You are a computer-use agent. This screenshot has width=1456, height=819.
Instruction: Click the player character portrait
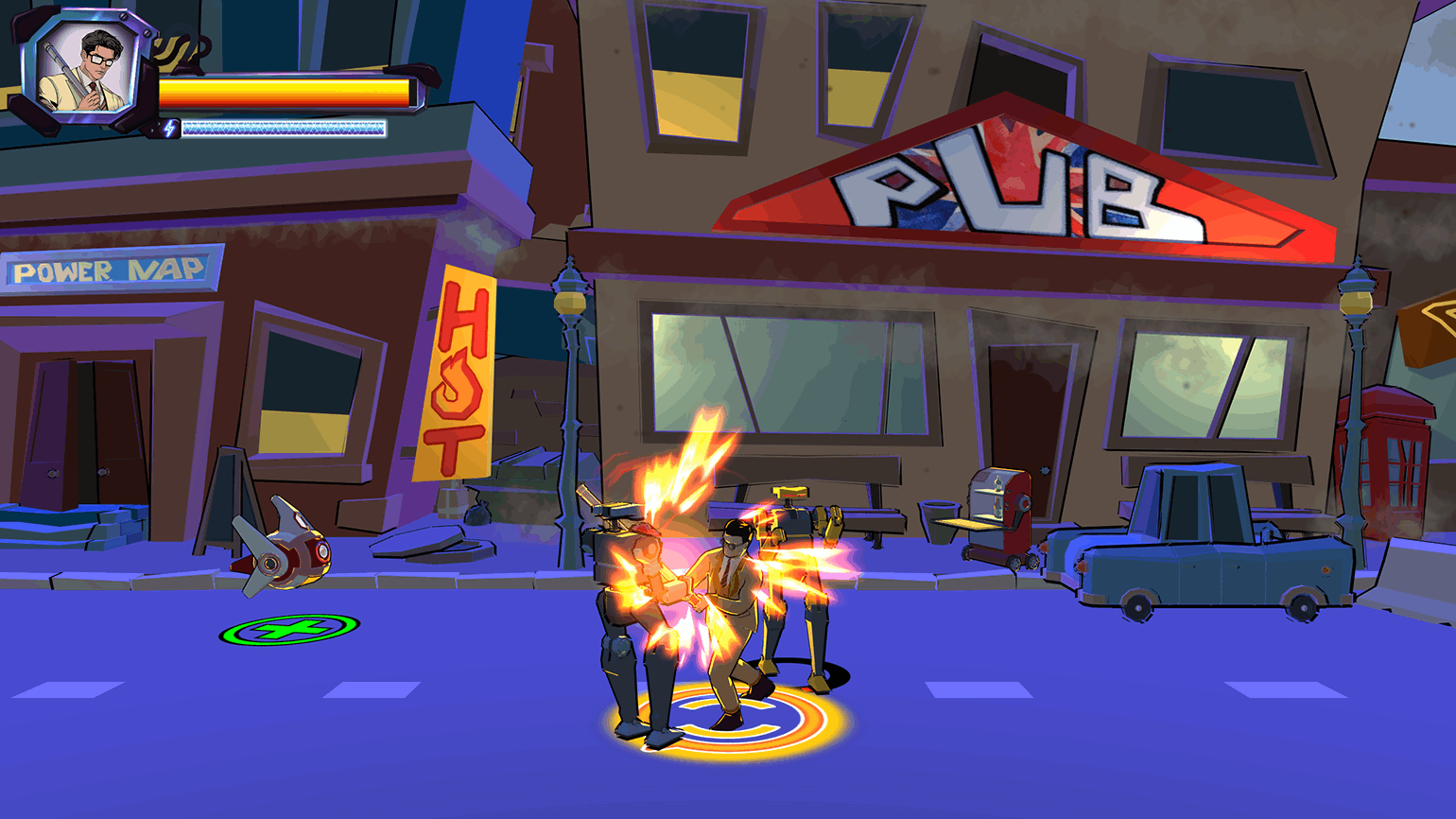[85, 68]
